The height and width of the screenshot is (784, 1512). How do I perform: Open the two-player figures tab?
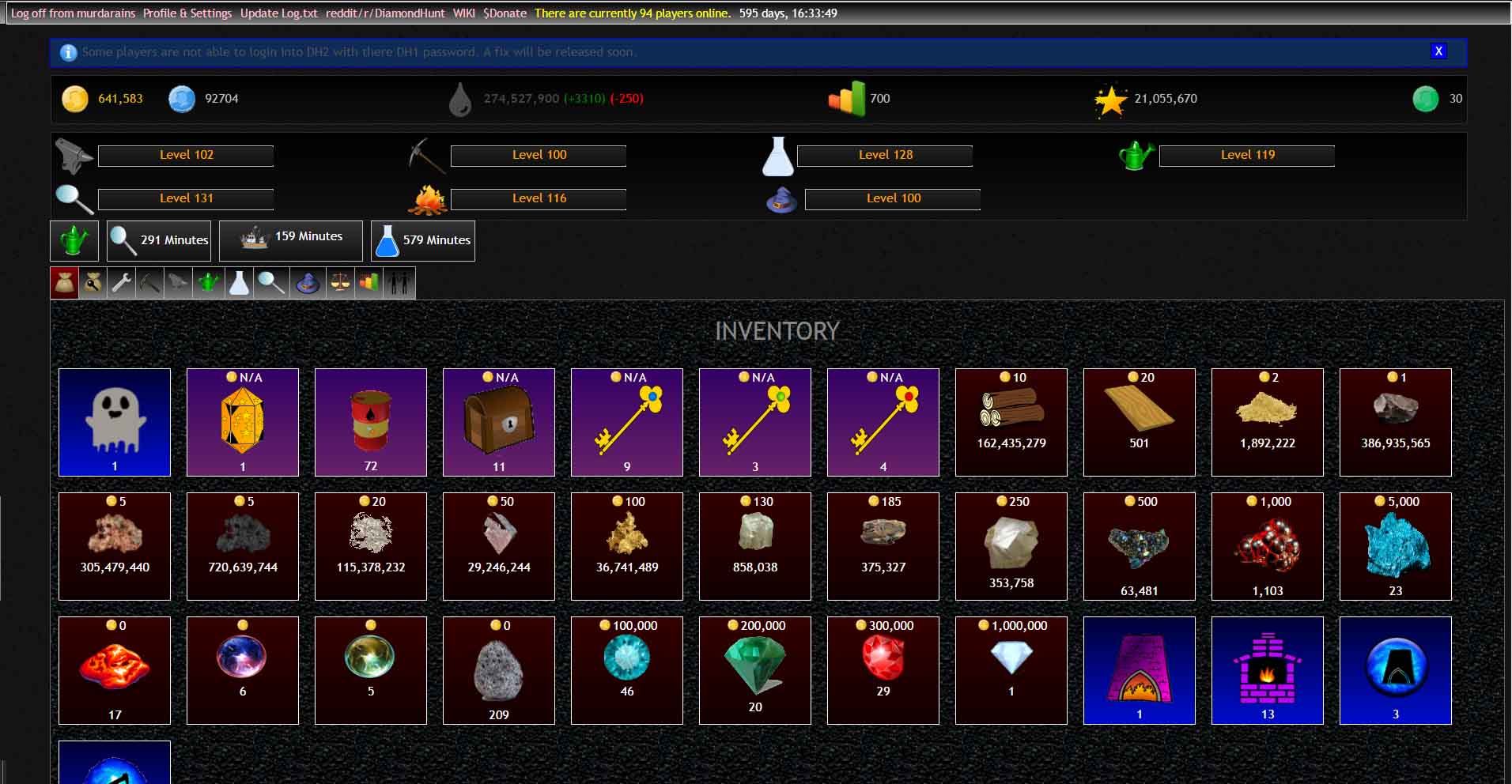399,282
